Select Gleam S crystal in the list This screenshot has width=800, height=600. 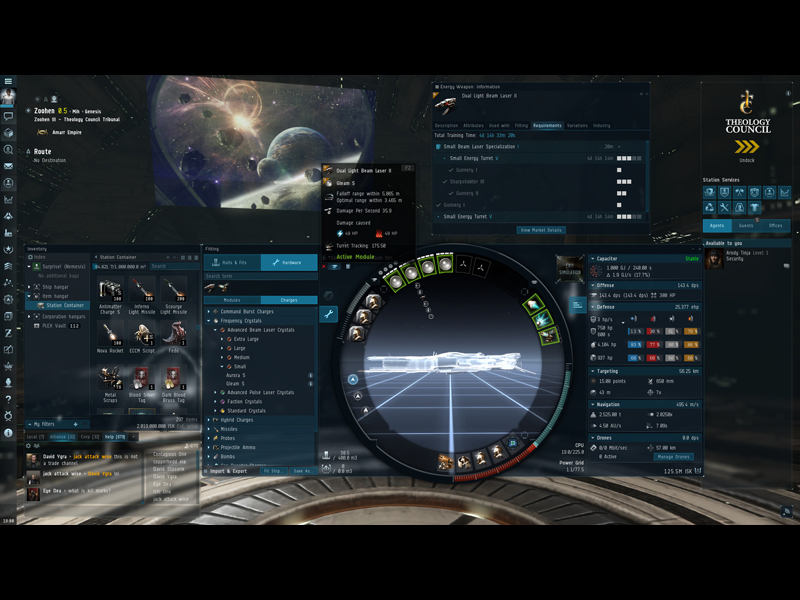click(x=235, y=384)
